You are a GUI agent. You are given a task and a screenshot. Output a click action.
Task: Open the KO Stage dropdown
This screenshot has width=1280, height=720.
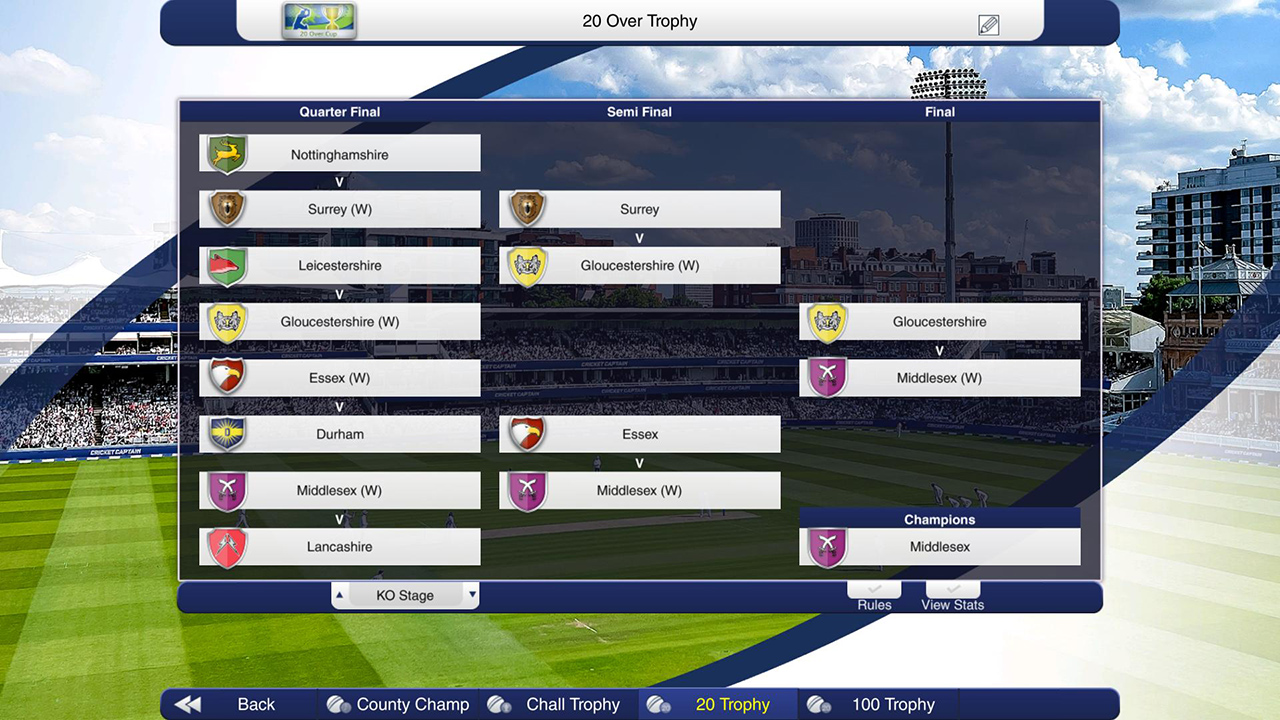pyautogui.click(x=404, y=595)
